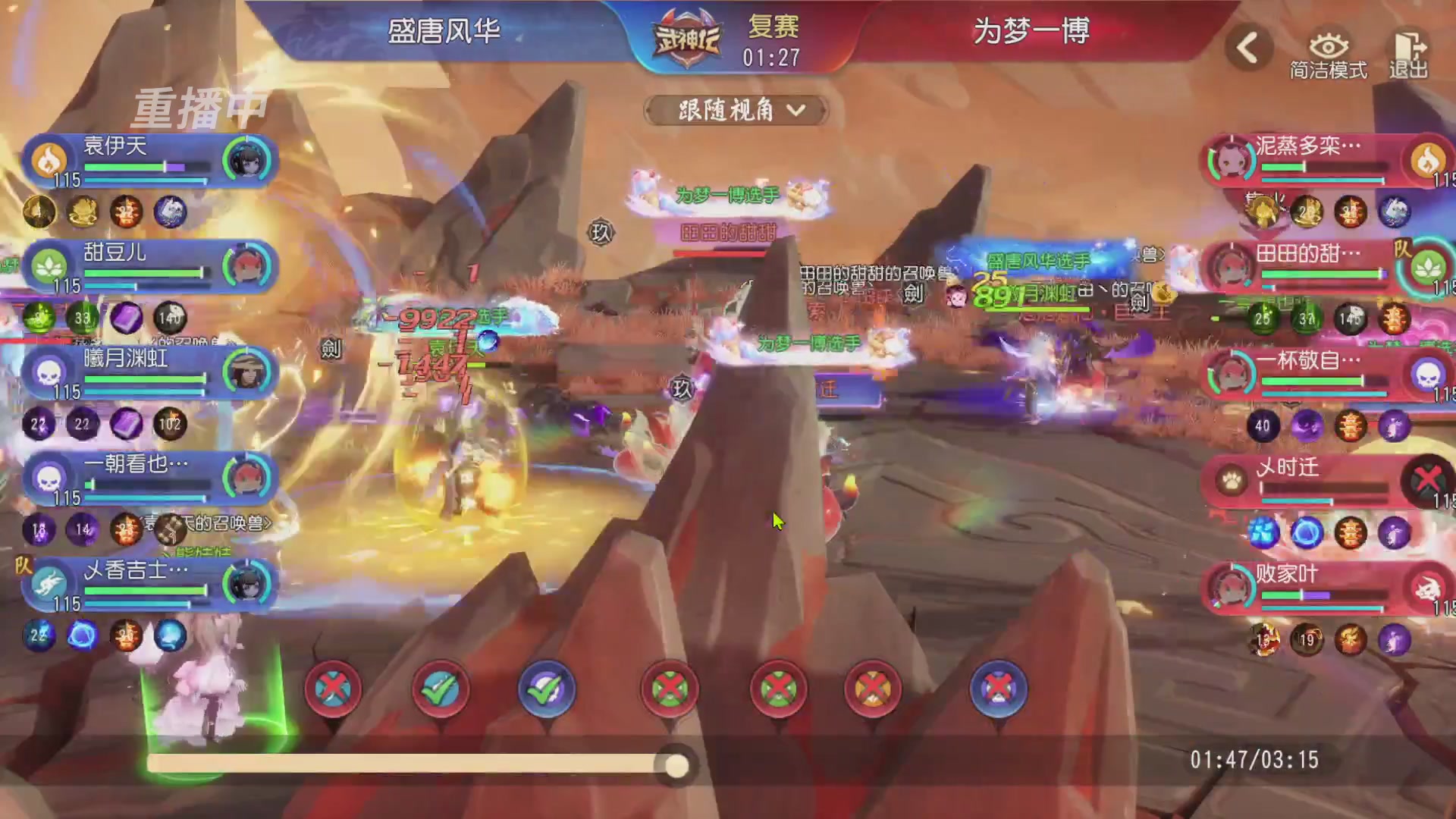Screen dimensions: 1456x819
Task: Toggle the blue circle checkmark marker at bottom
Action: (548, 689)
